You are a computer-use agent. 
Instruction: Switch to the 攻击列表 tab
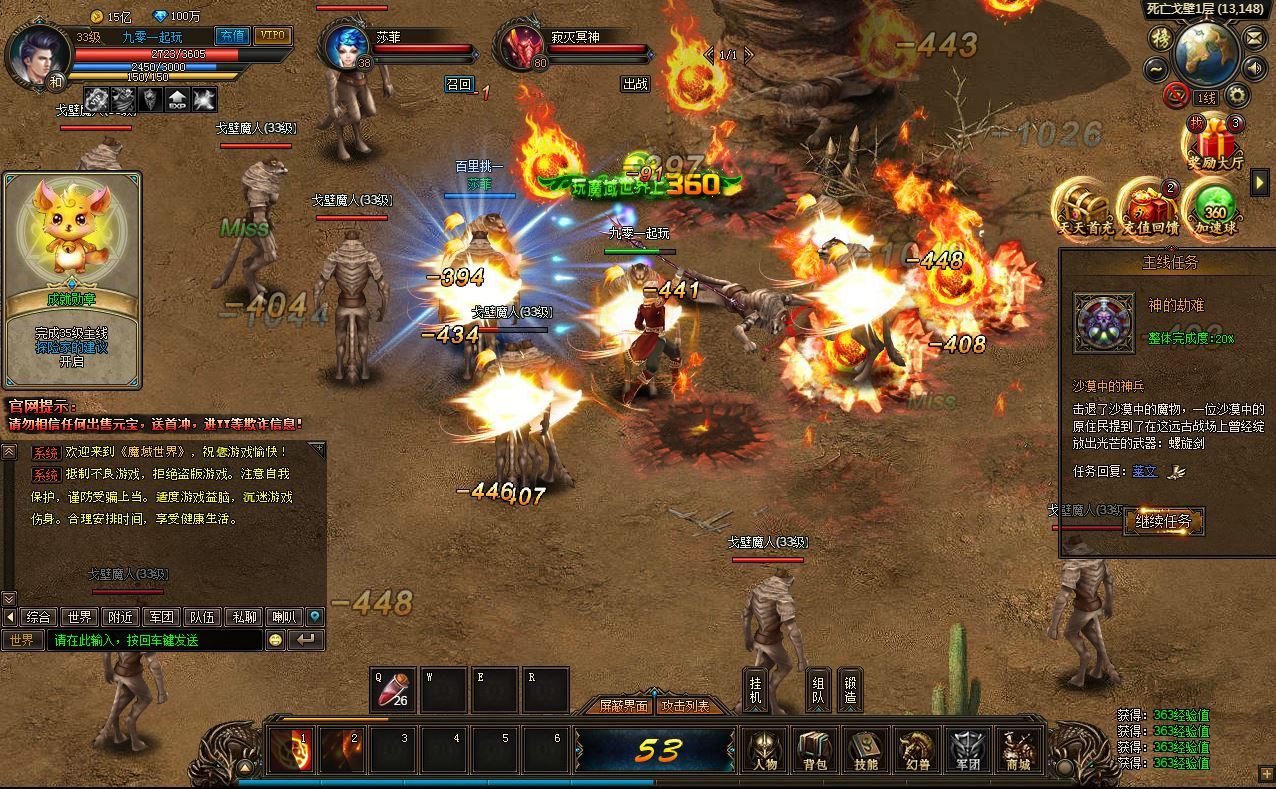pyautogui.click(x=685, y=706)
